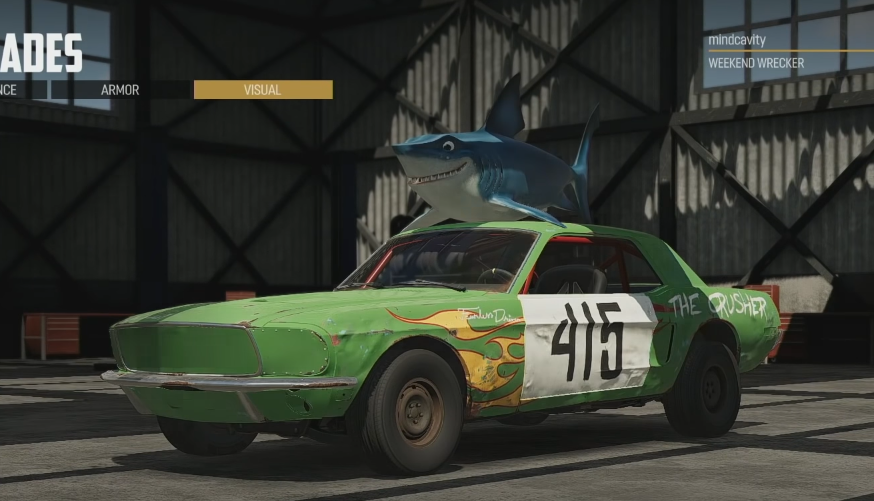The height and width of the screenshot is (501, 874).
Task: Select the Visual upgrades tab
Action: [262, 90]
